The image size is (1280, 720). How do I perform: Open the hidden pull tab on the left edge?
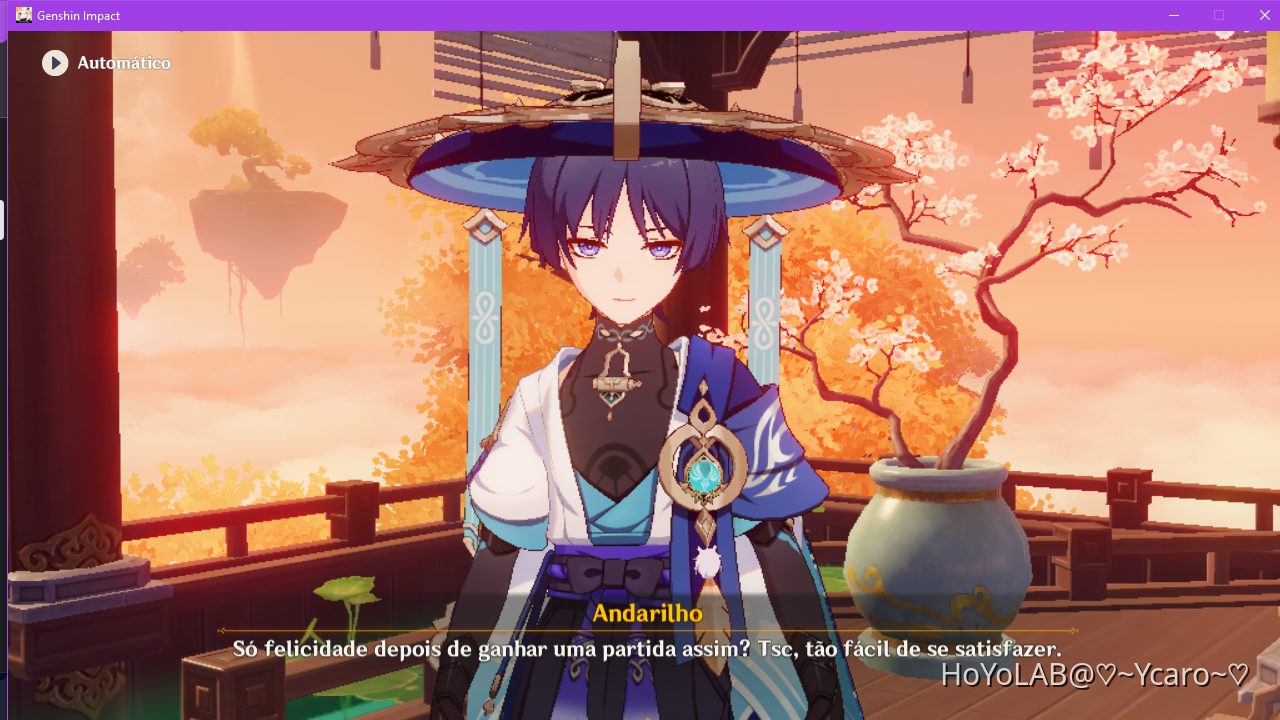[x=3, y=220]
